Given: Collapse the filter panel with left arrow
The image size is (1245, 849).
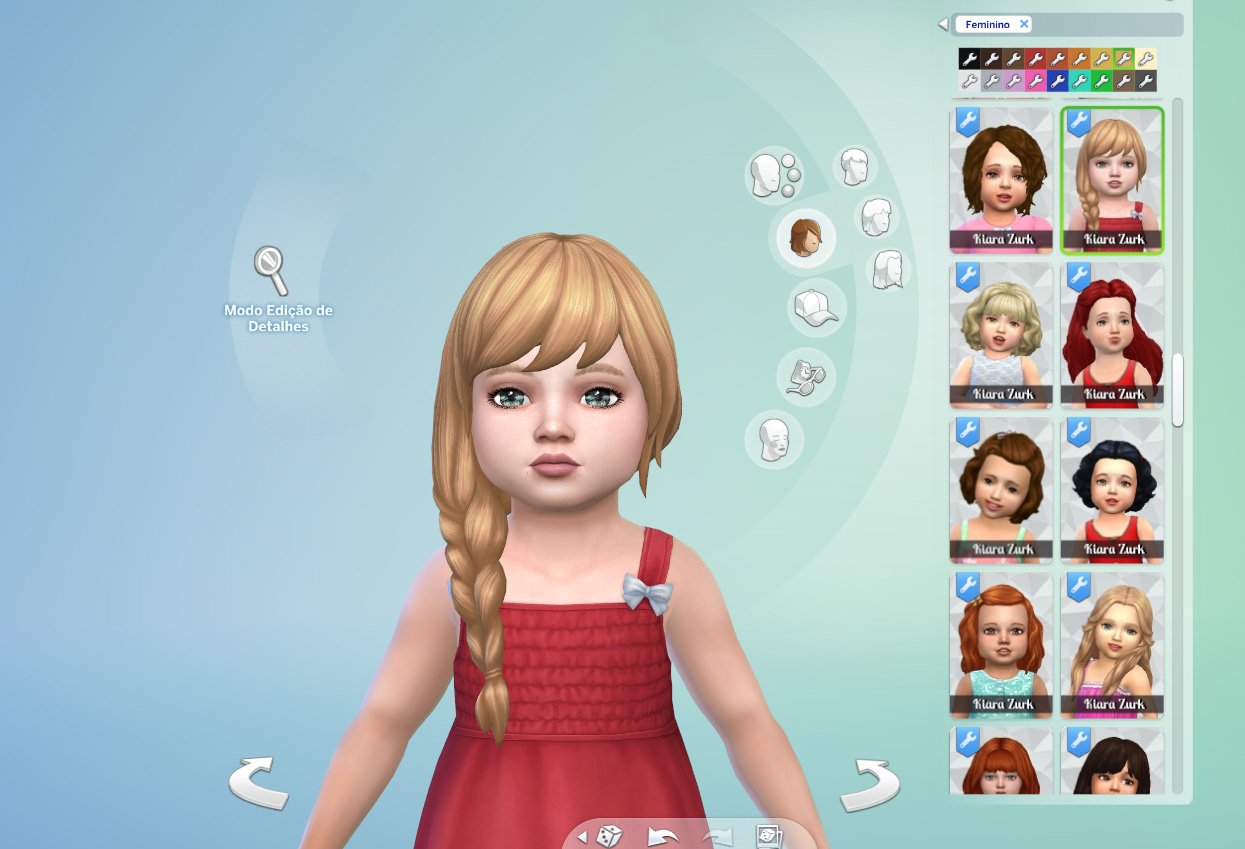Looking at the screenshot, I should 942,24.
